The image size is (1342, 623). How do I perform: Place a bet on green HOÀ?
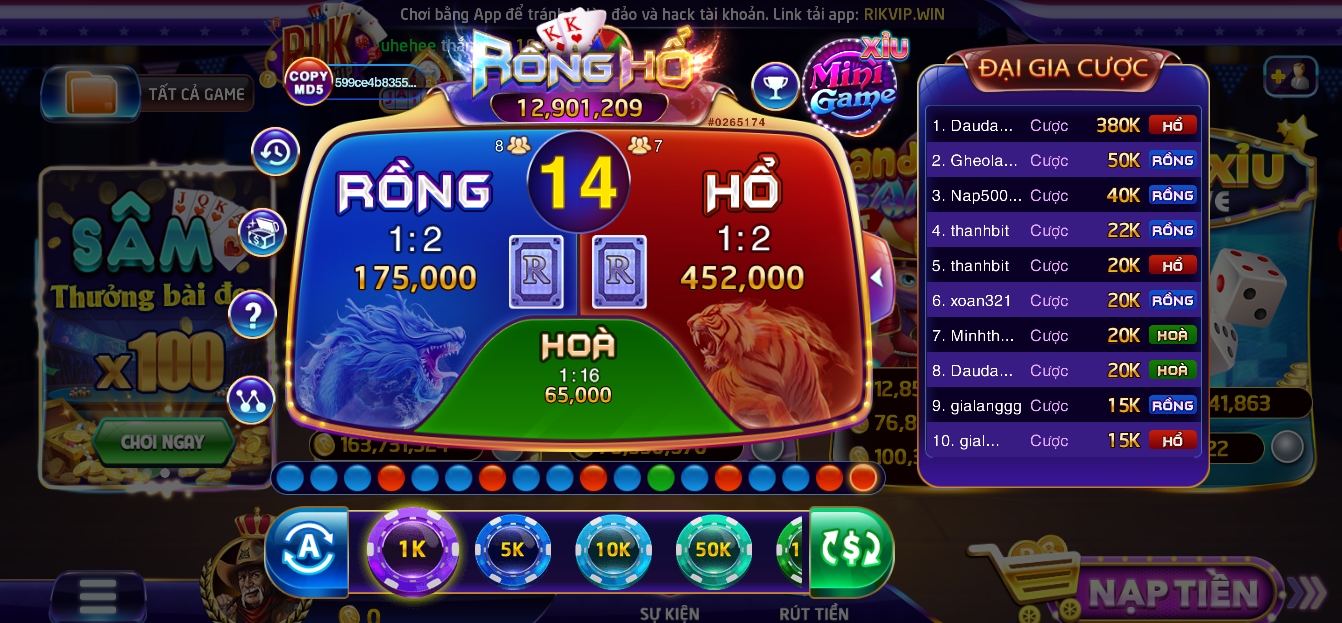(x=578, y=375)
